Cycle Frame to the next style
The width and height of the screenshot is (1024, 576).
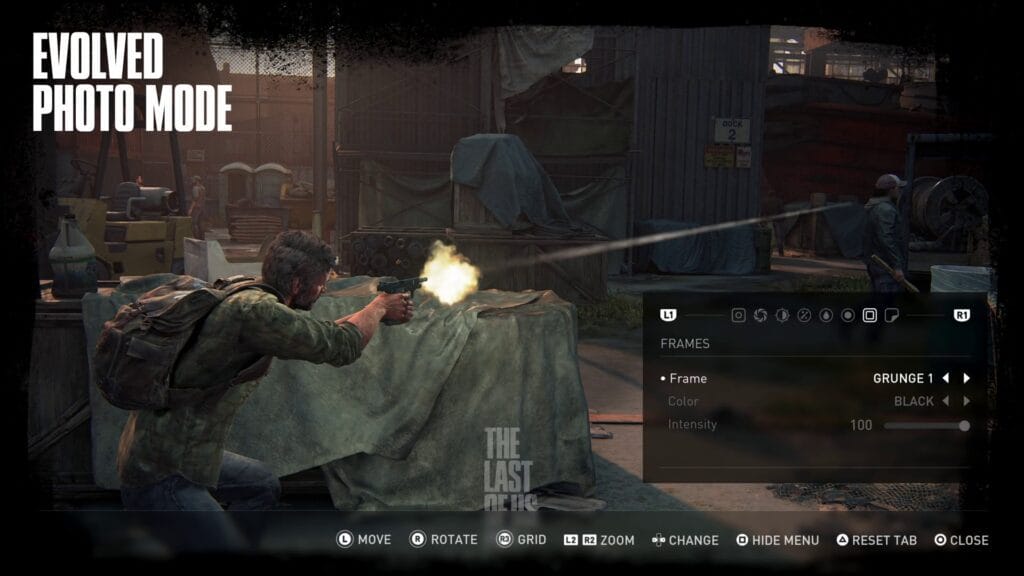click(967, 379)
